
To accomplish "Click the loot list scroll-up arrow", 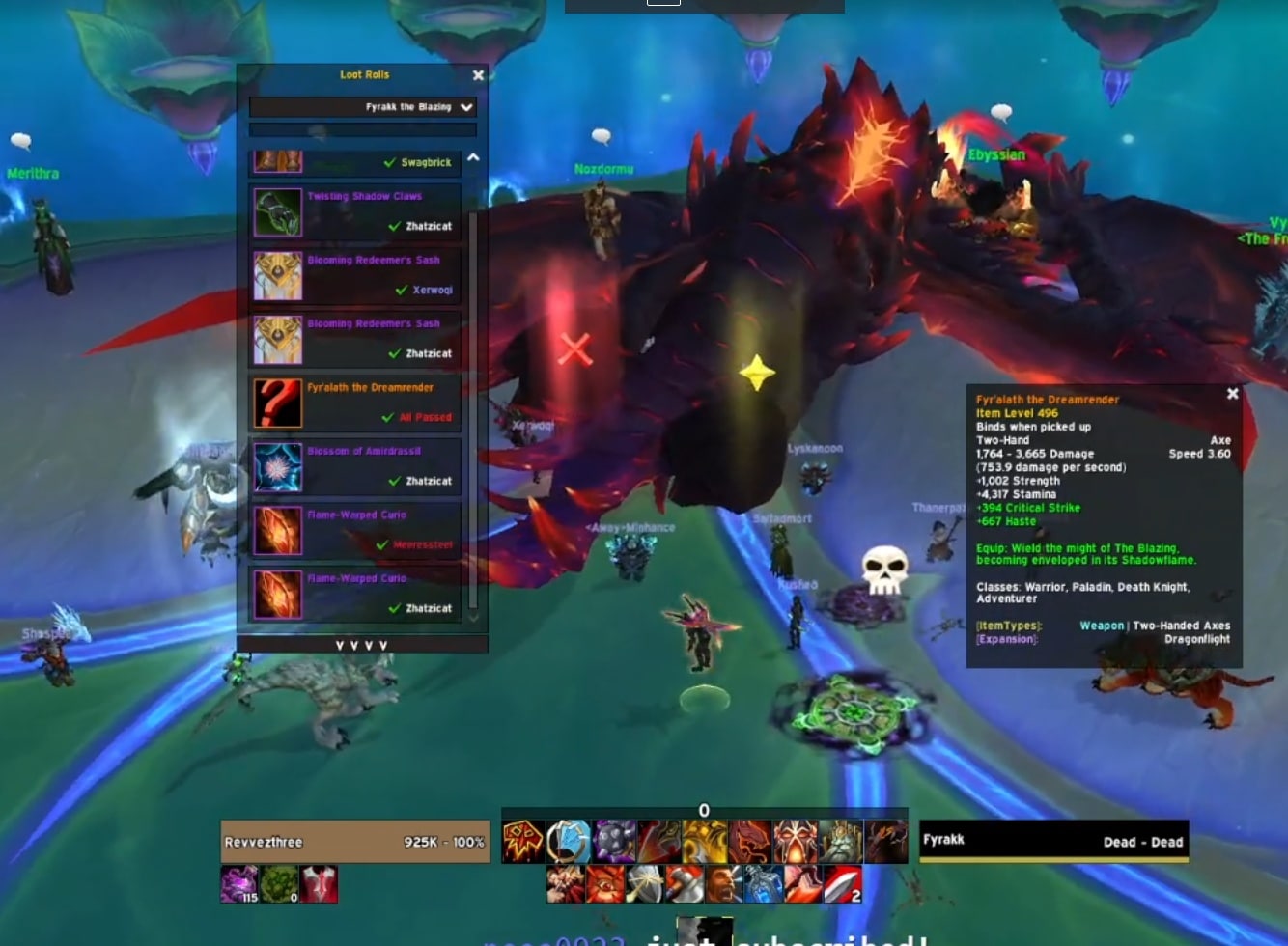I will (x=473, y=158).
